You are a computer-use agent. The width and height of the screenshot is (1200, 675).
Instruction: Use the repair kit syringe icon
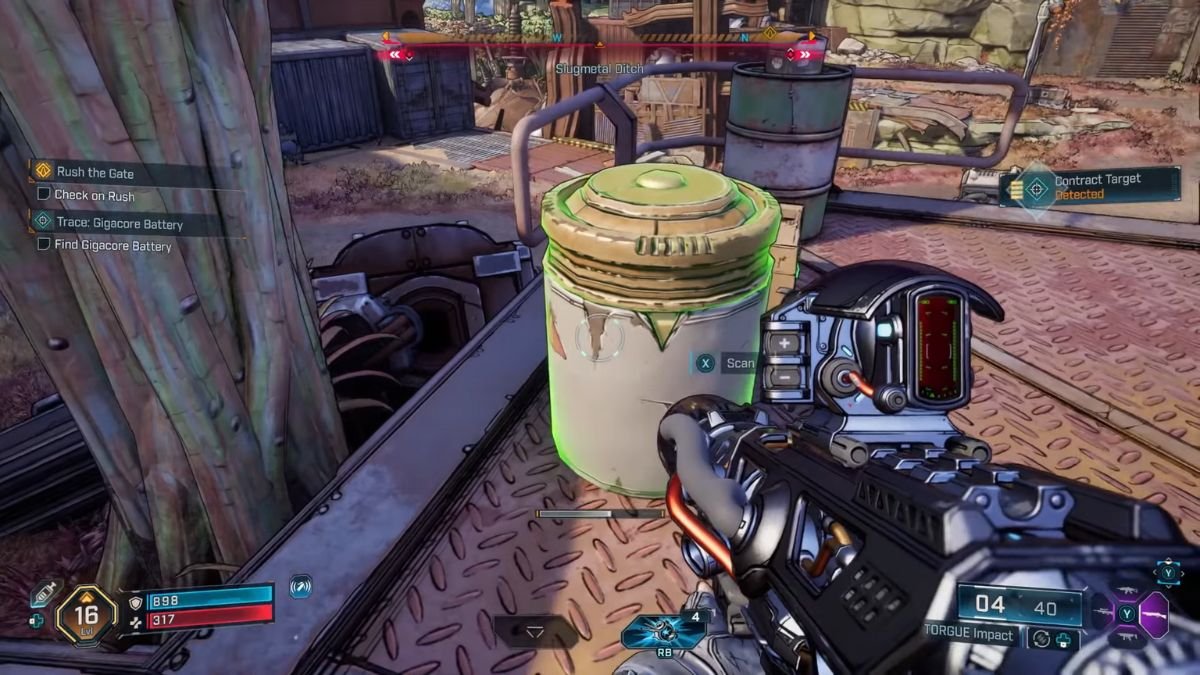pyautogui.click(x=43, y=593)
